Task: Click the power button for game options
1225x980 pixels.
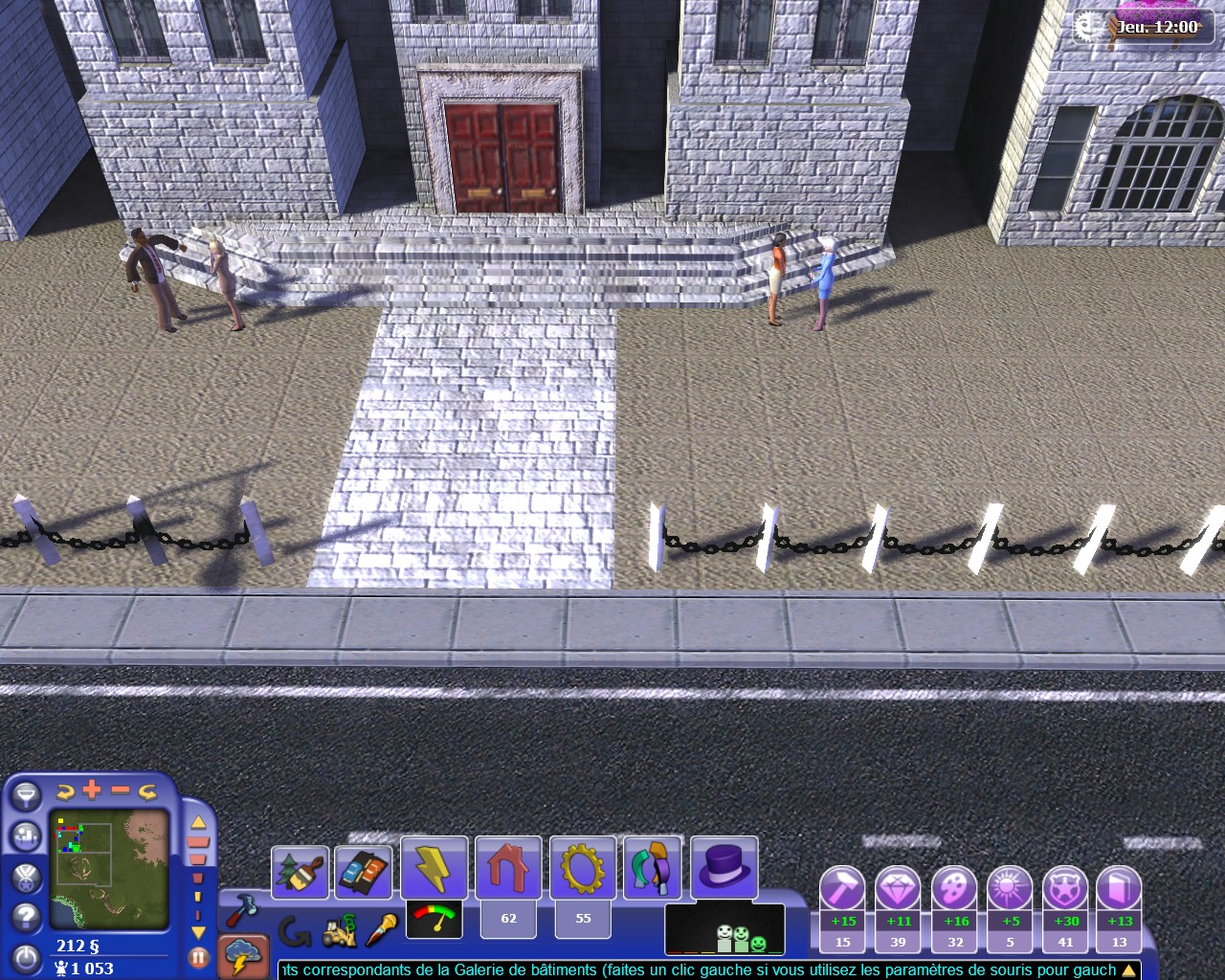Action: pyautogui.click(x=26, y=958)
